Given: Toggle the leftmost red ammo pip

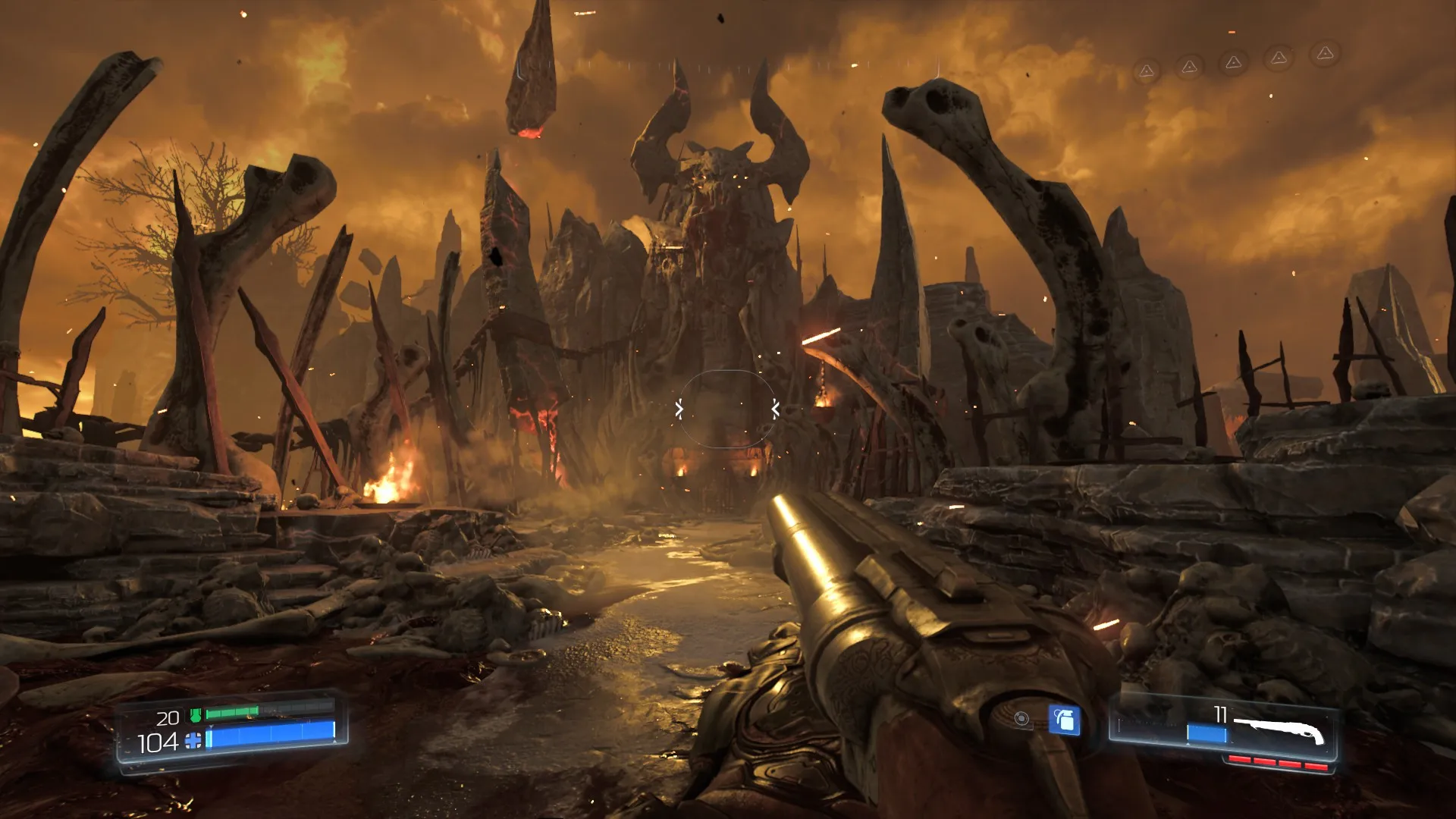Looking at the screenshot, I should [x=1240, y=758].
